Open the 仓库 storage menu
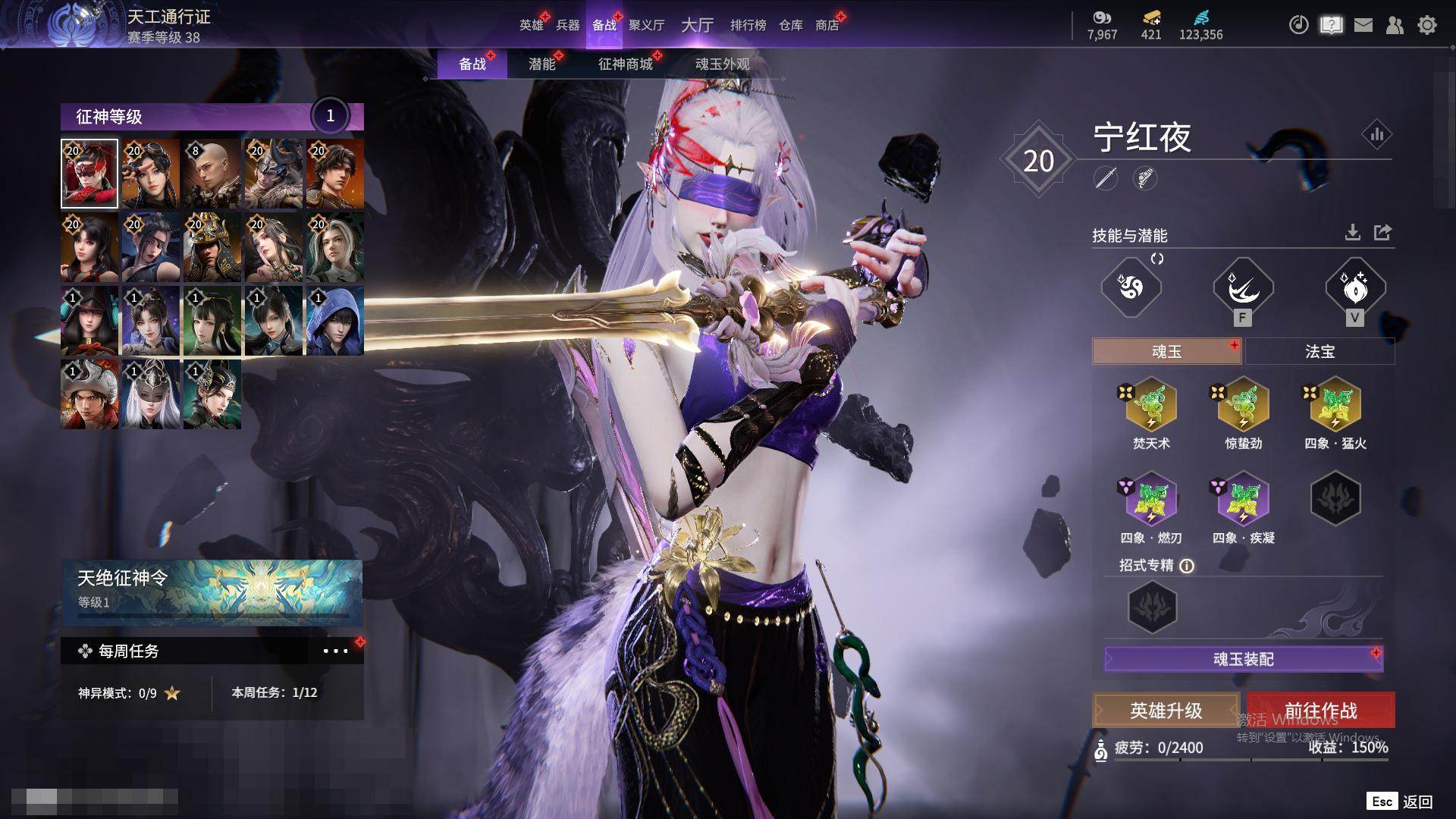The height and width of the screenshot is (819, 1456). [x=790, y=25]
